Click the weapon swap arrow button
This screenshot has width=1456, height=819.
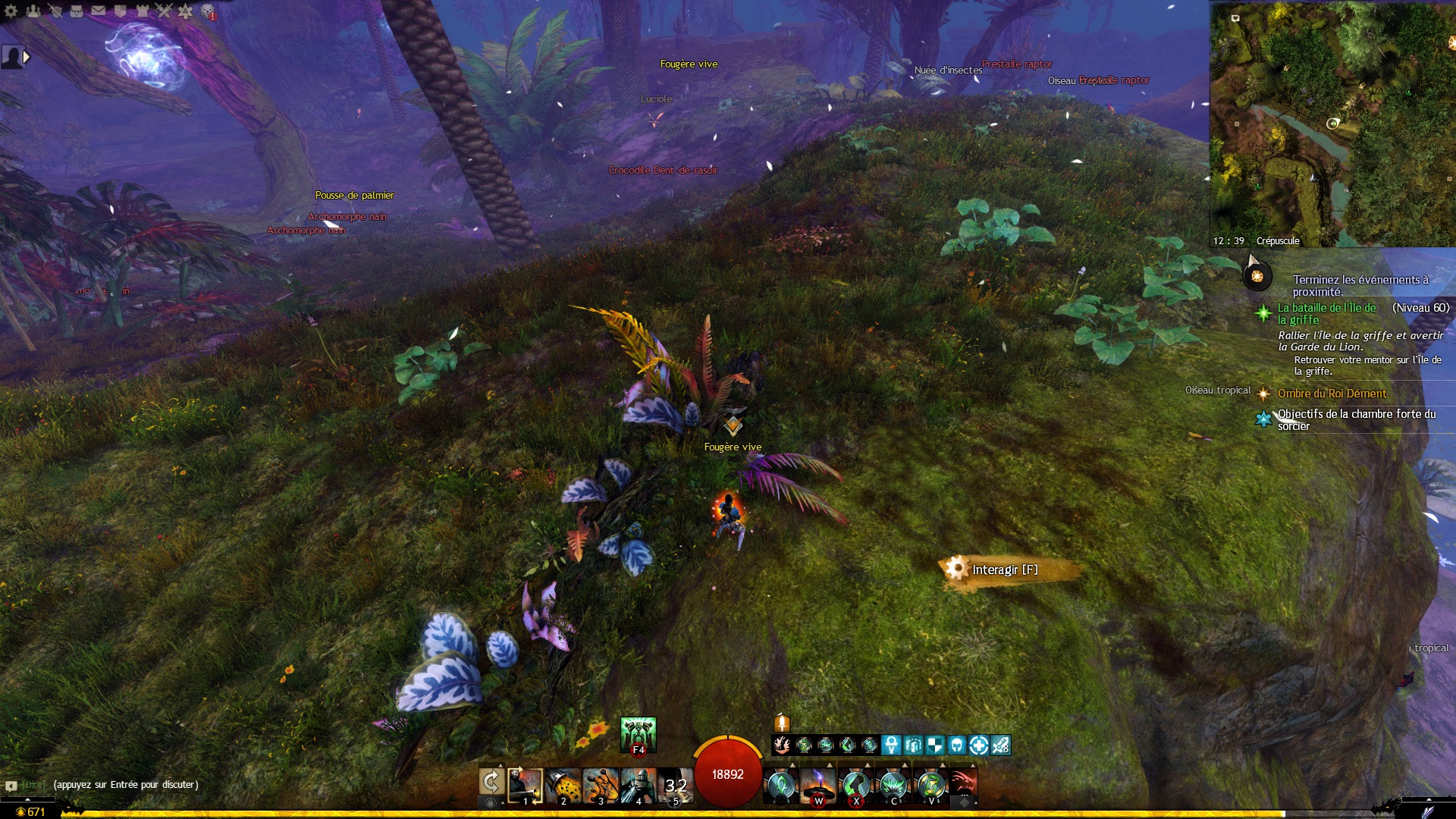(x=491, y=782)
